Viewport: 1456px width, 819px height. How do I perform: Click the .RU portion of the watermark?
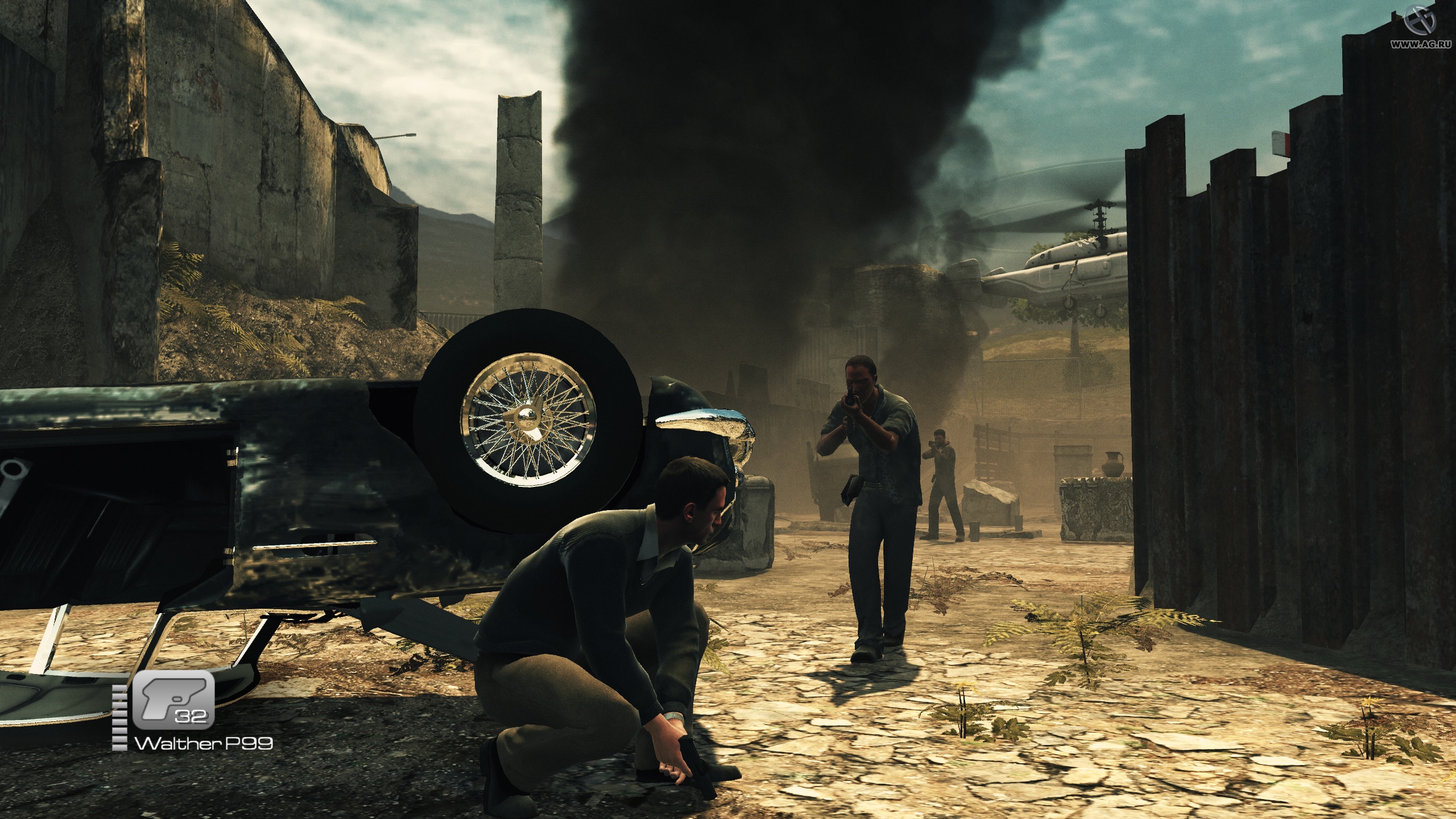(1441, 45)
